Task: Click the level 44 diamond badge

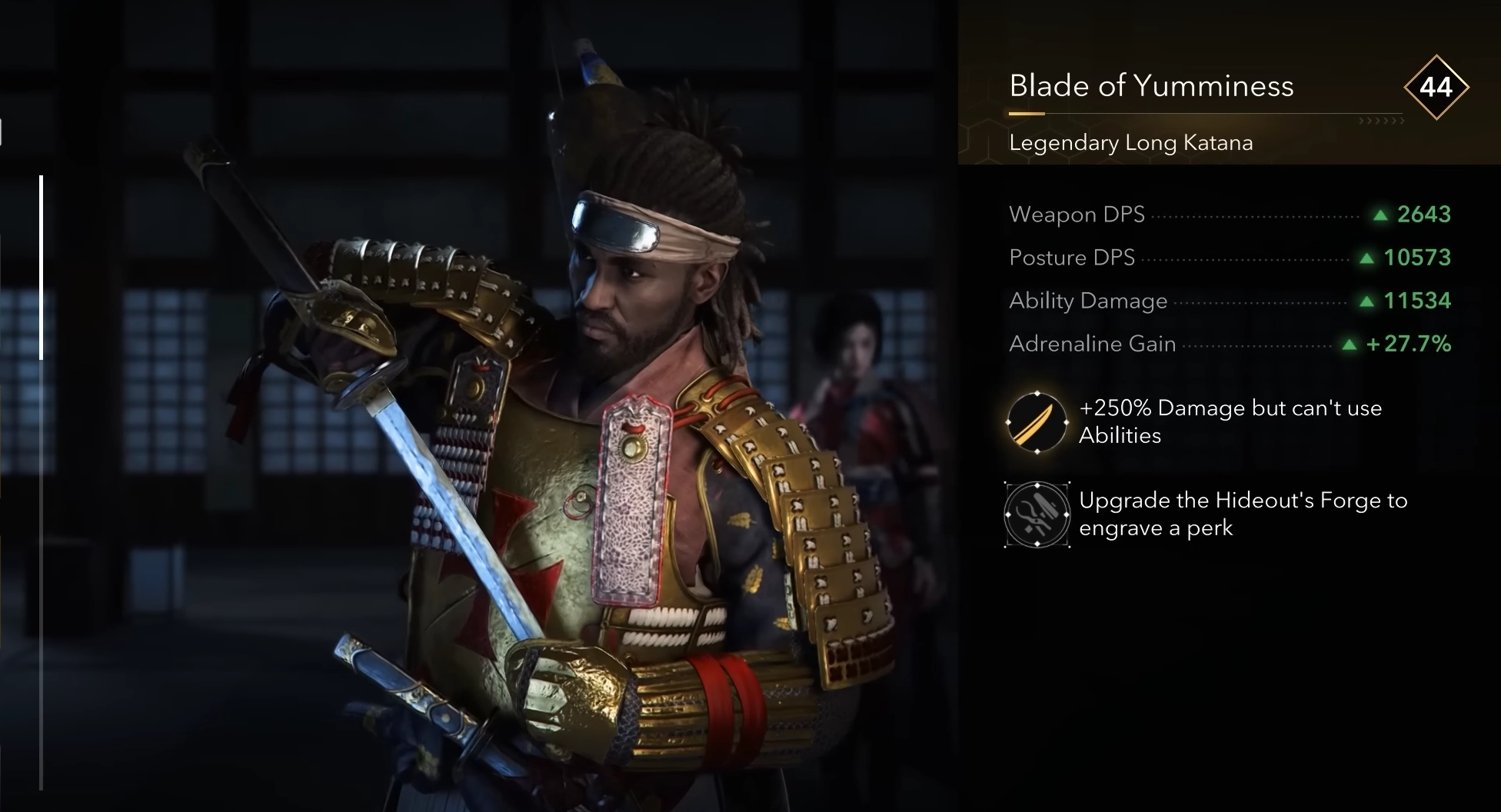Action: 1435,87
